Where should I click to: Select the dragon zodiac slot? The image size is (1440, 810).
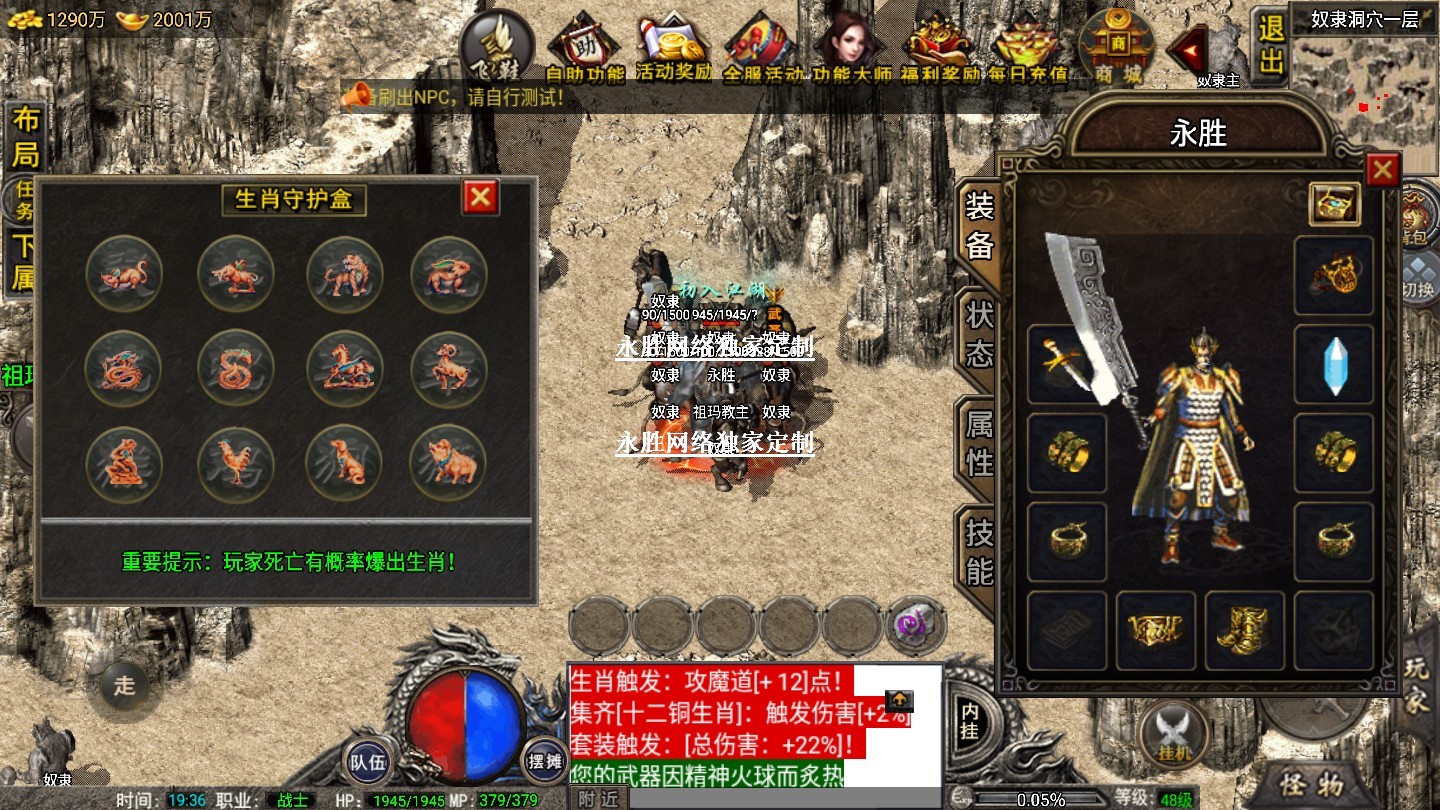click(x=124, y=369)
